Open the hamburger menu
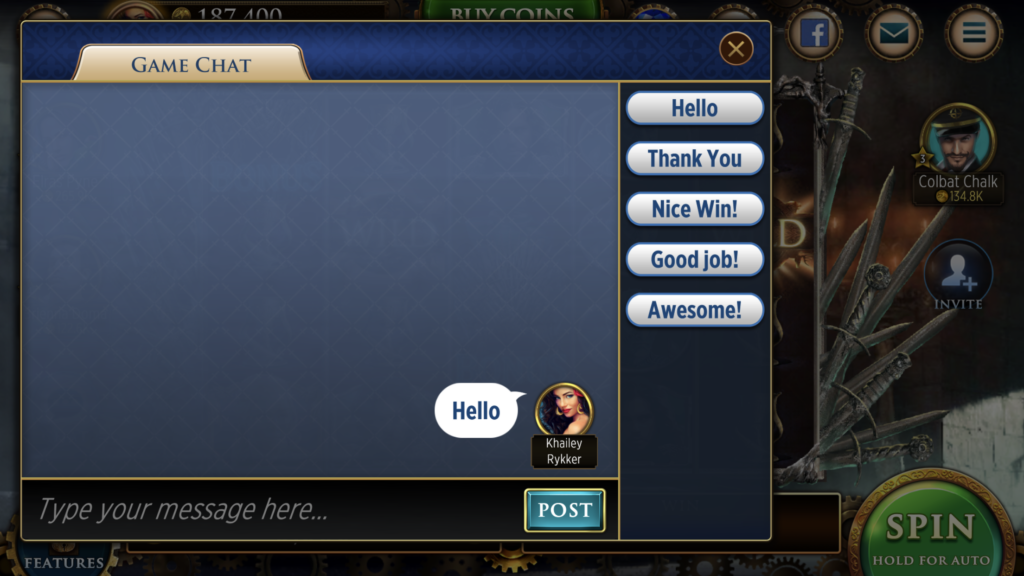 973,34
